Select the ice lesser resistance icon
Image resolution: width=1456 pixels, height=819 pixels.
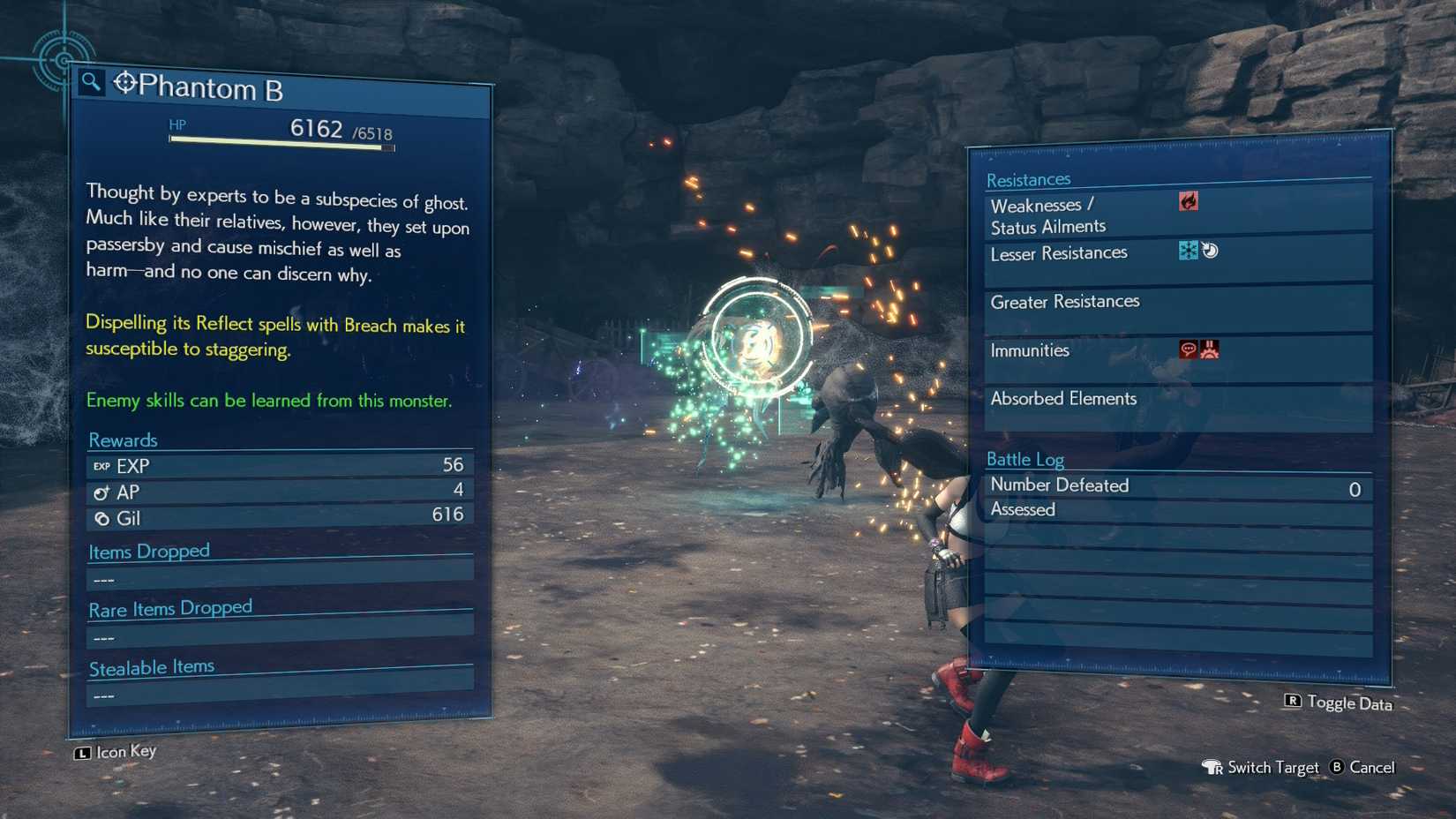coord(1188,251)
